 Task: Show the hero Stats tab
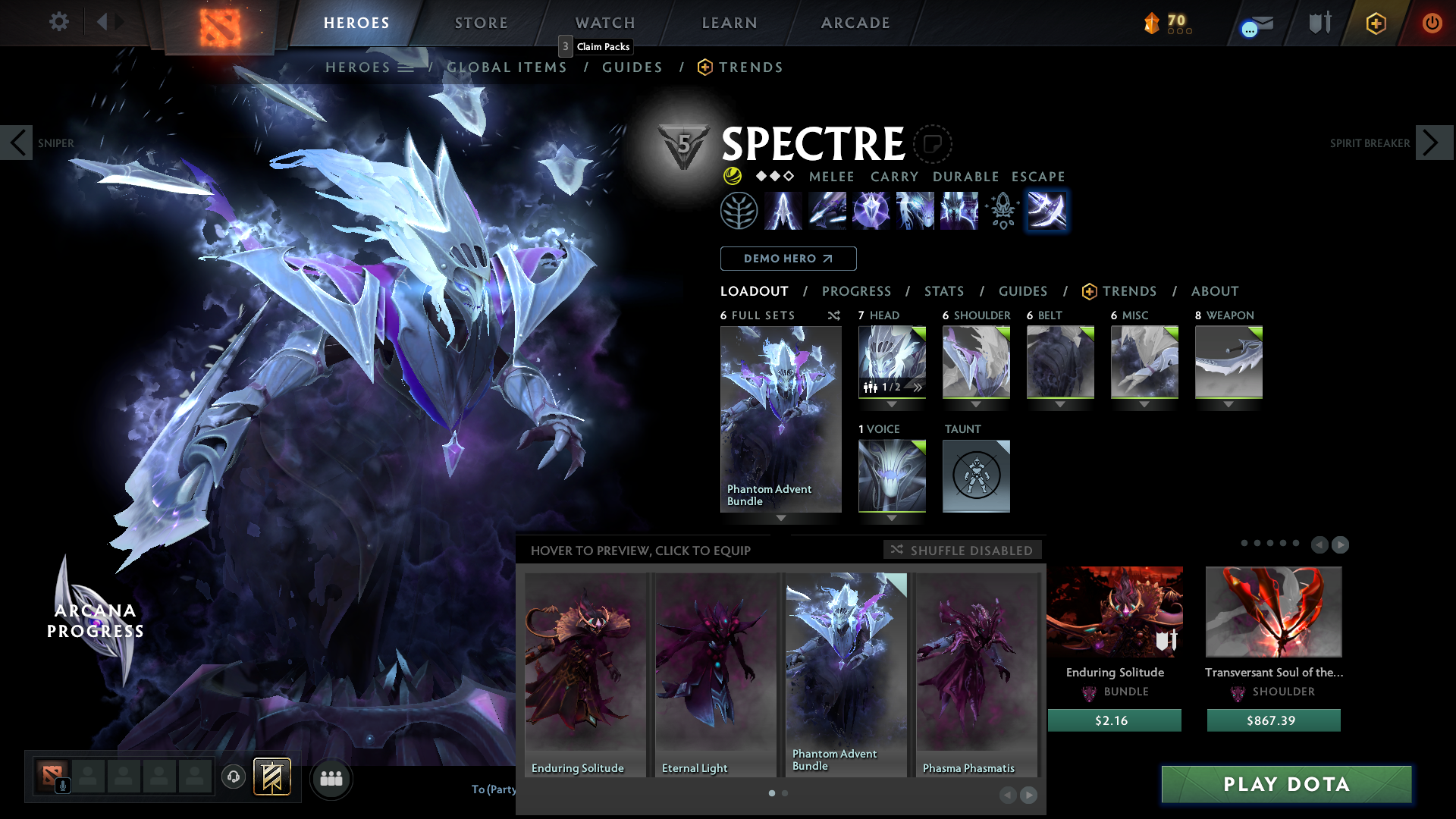[944, 291]
